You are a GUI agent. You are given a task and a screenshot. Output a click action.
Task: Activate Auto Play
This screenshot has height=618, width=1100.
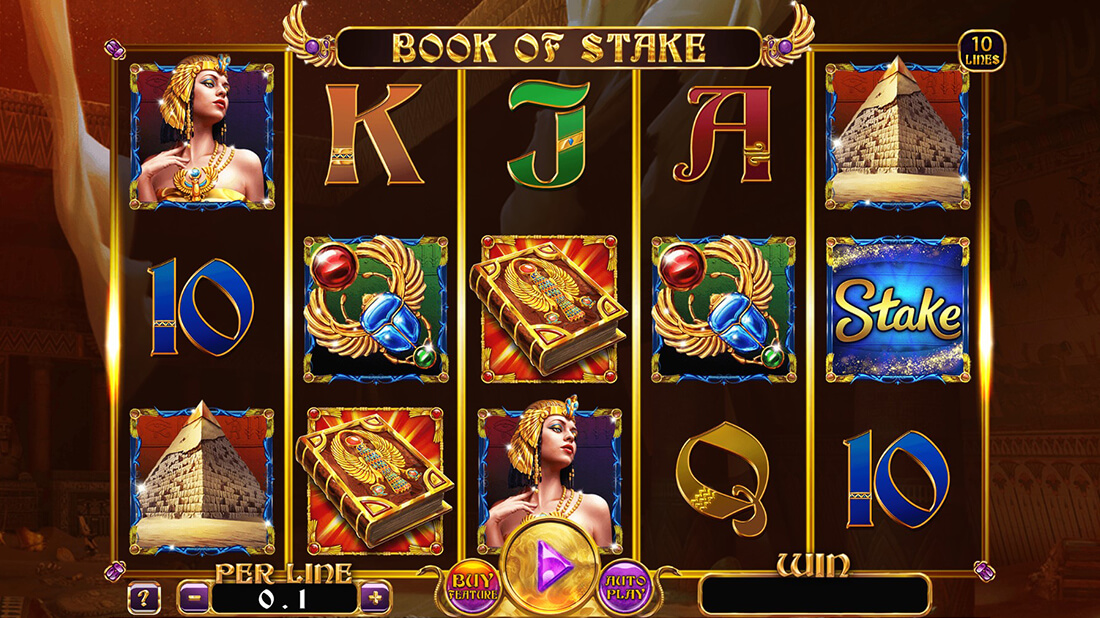tap(626, 586)
